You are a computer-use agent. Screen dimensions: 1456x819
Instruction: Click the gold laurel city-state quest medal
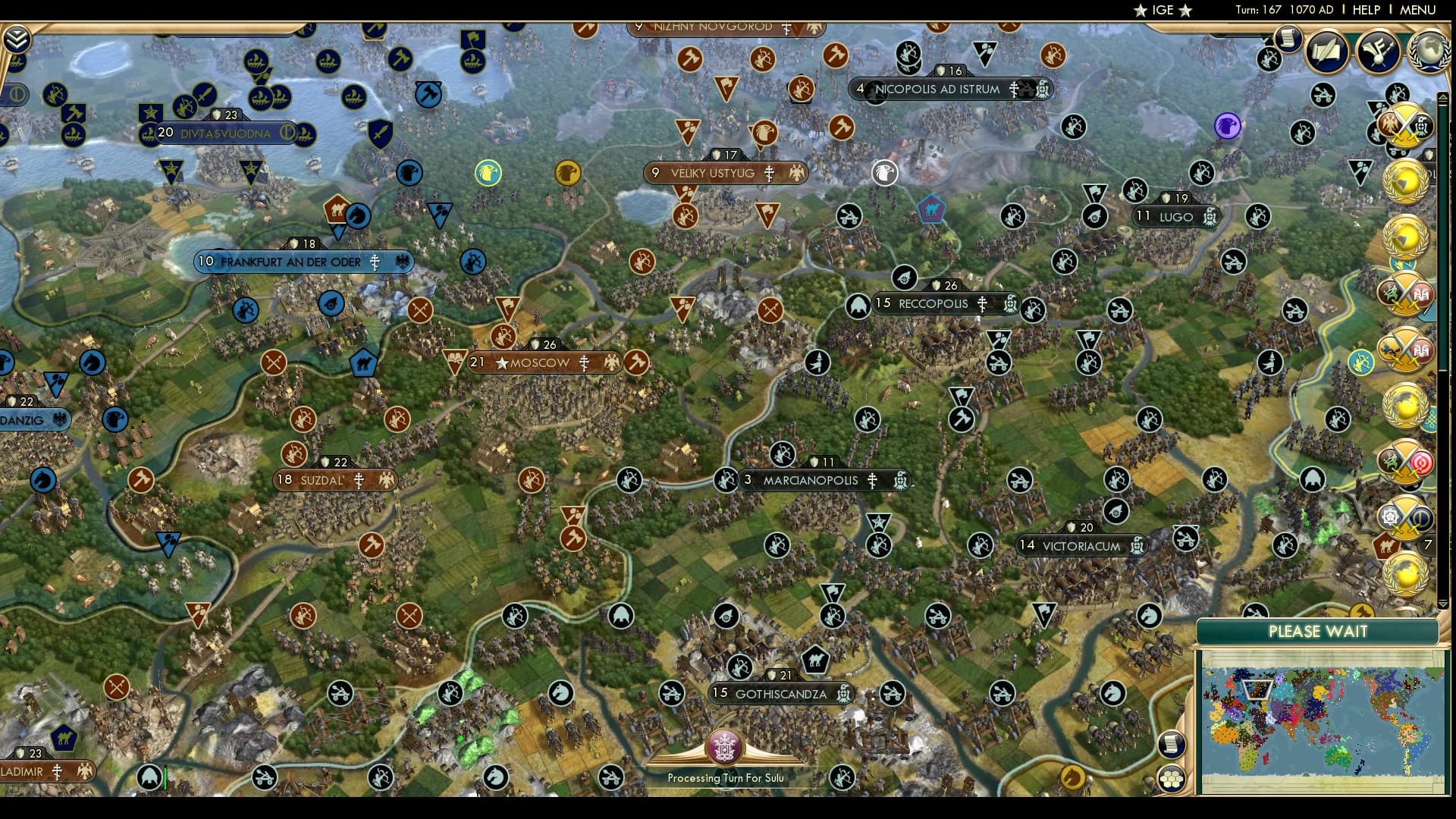pos(1403,182)
